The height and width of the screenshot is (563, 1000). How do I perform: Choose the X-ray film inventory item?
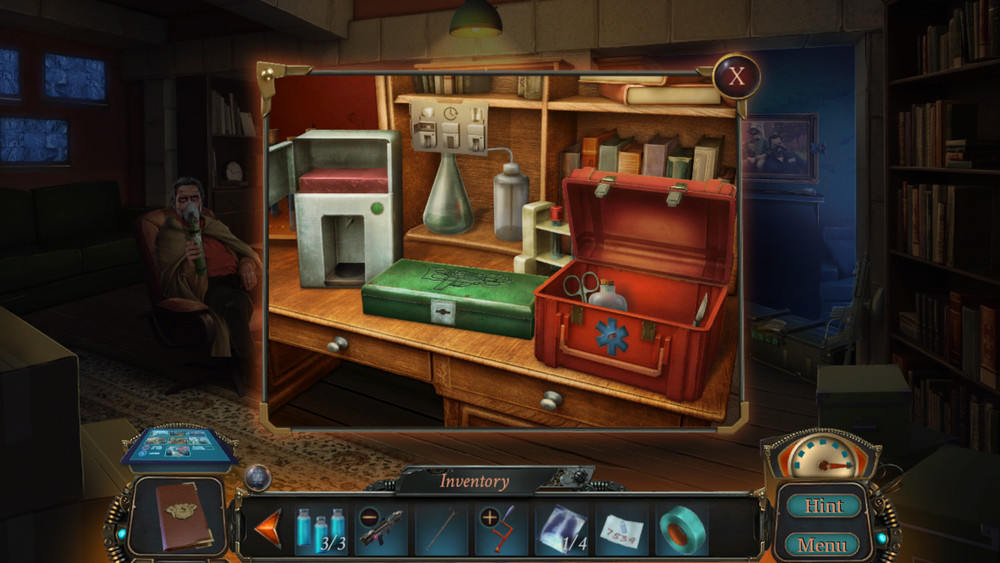pos(561,527)
